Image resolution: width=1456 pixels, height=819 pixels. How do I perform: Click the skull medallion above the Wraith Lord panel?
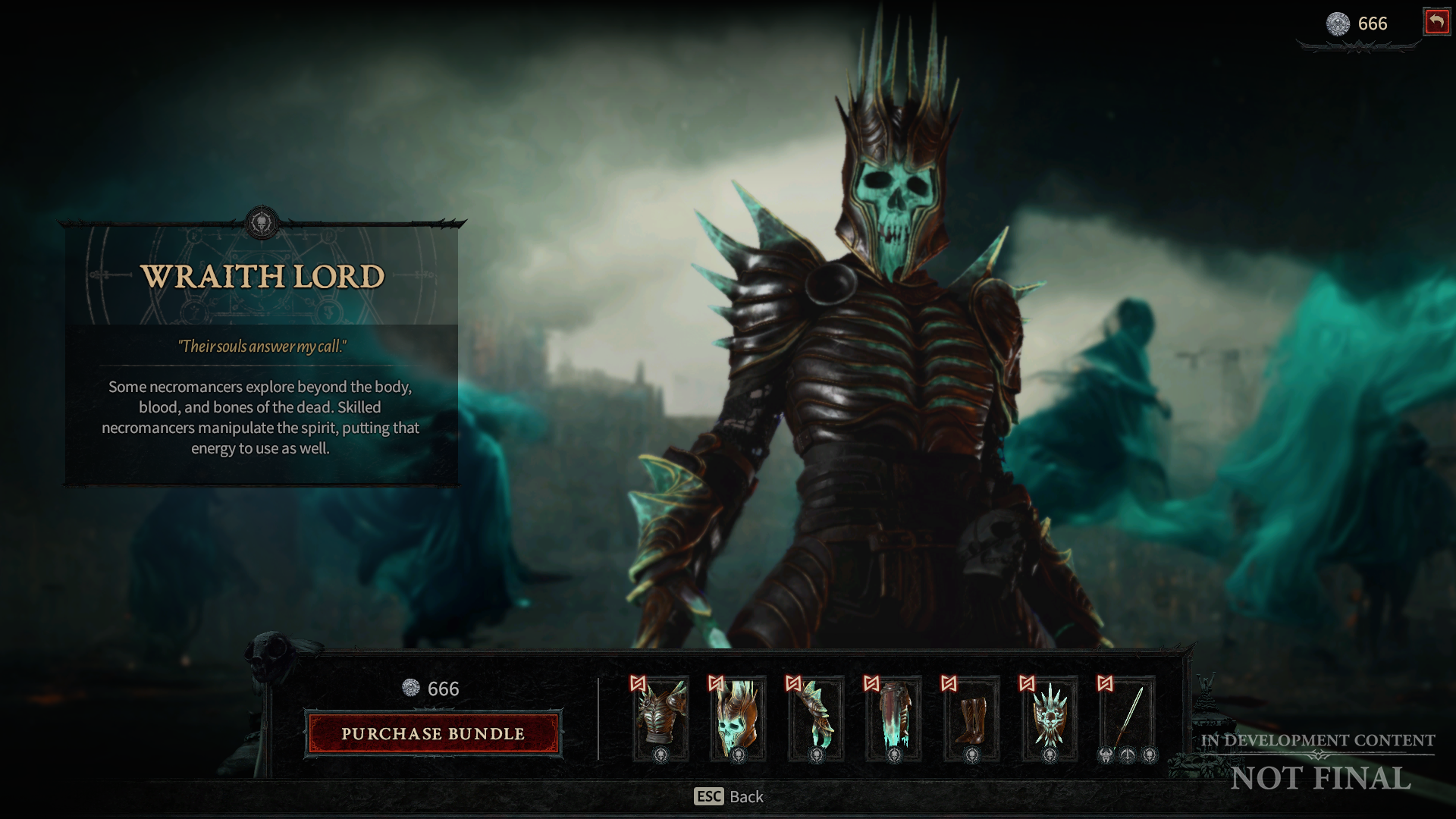[261, 222]
